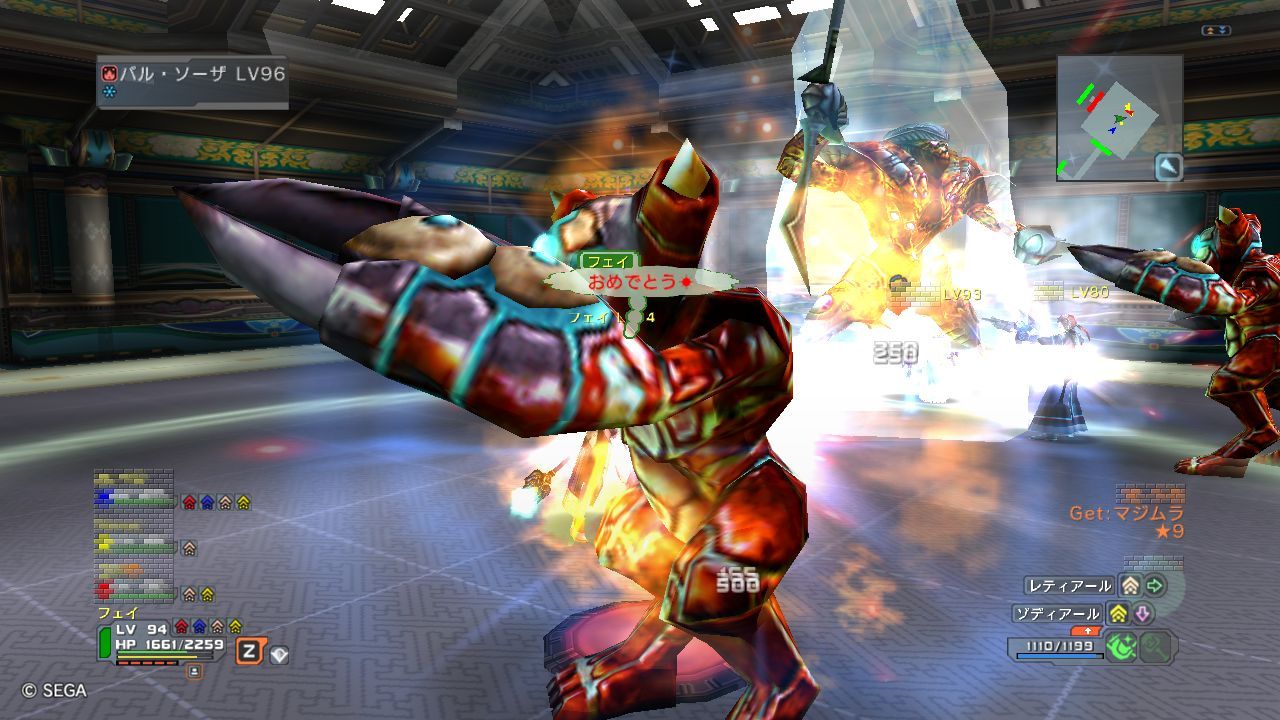Viewport: 1280px width, 720px height.
Task: Click the small portrait icon under the HP bar
Action: (194, 671)
